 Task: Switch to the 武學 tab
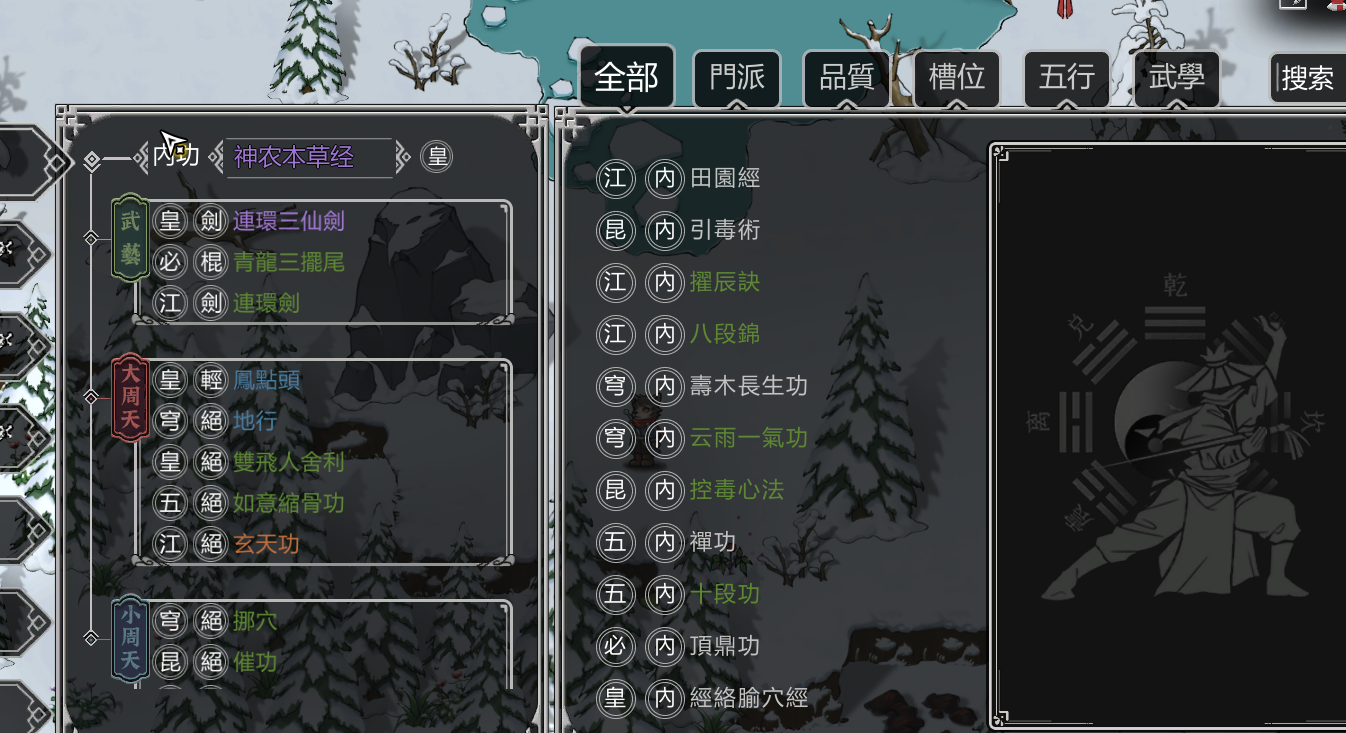pyautogui.click(x=1177, y=77)
